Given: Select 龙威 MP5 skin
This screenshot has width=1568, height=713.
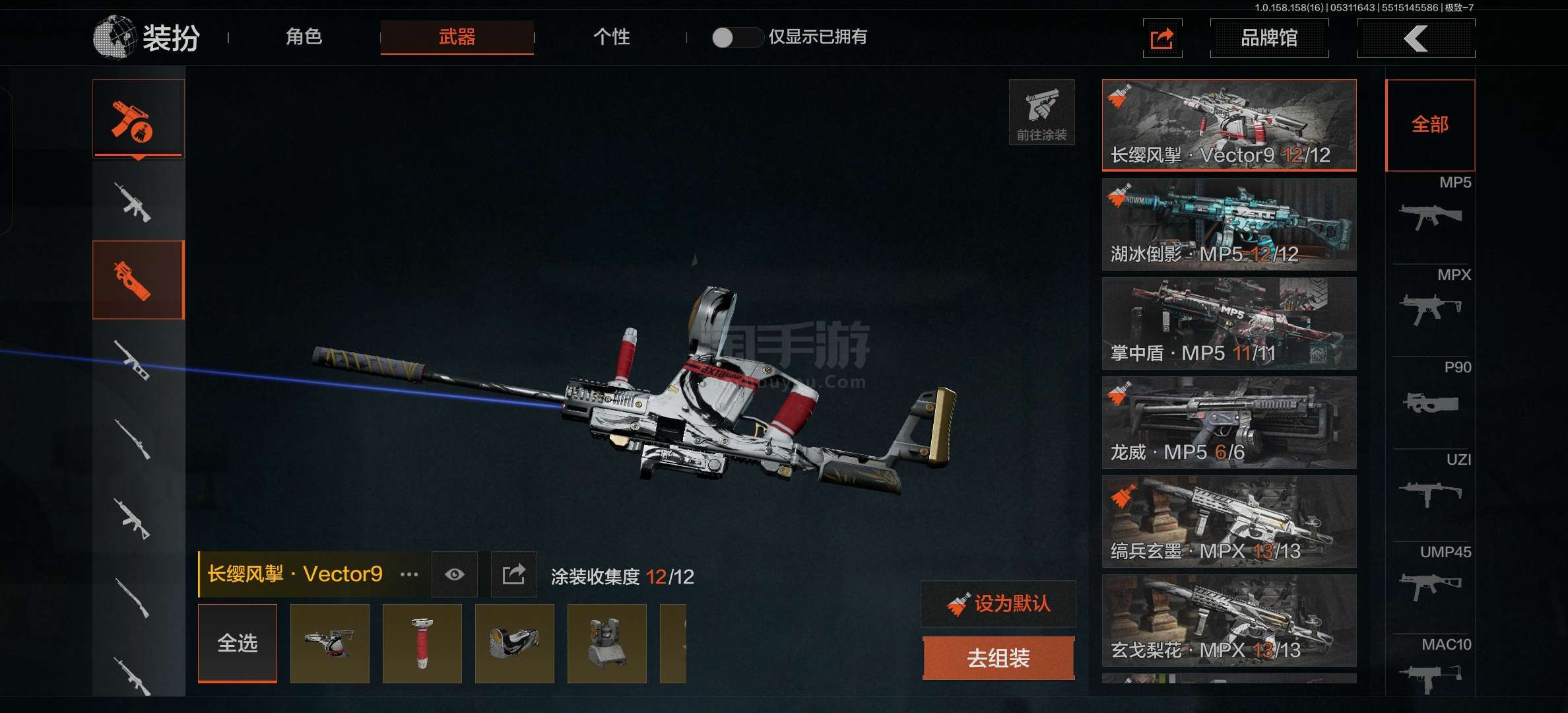Looking at the screenshot, I should pos(1229,423).
